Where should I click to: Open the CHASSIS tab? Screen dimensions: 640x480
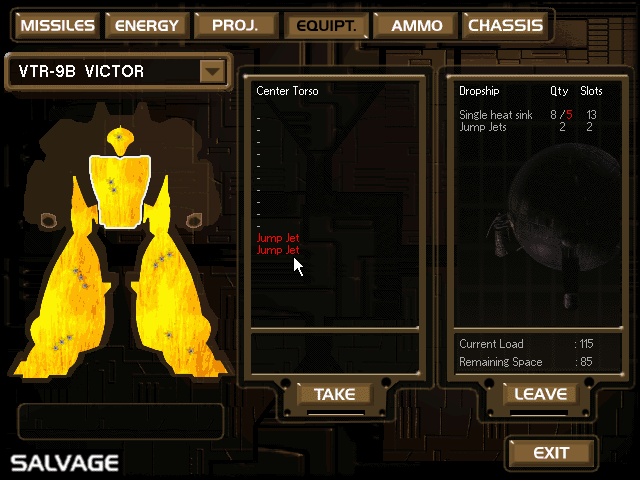(x=506, y=26)
